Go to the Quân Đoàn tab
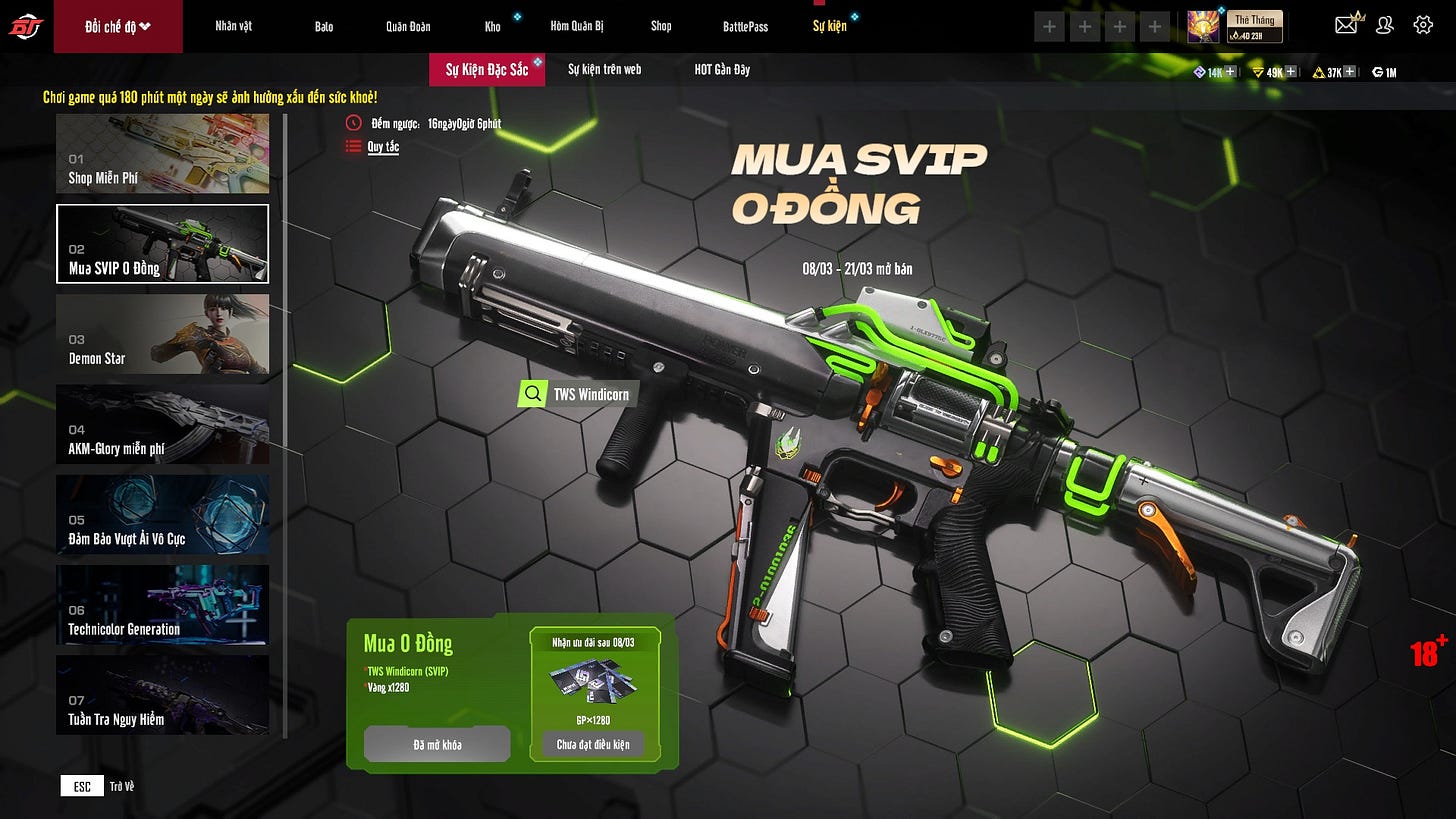The image size is (1456, 819). pos(408,26)
